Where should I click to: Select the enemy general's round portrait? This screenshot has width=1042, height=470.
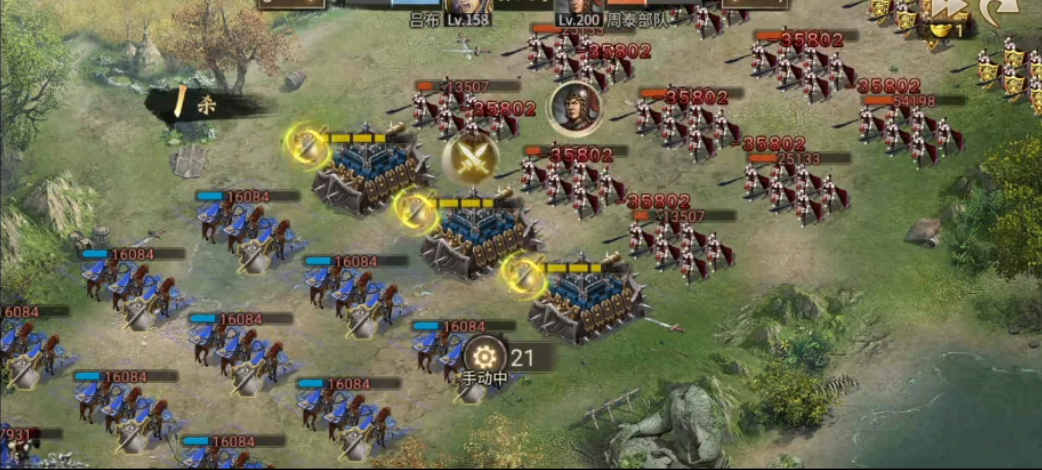pyautogui.click(x=574, y=107)
